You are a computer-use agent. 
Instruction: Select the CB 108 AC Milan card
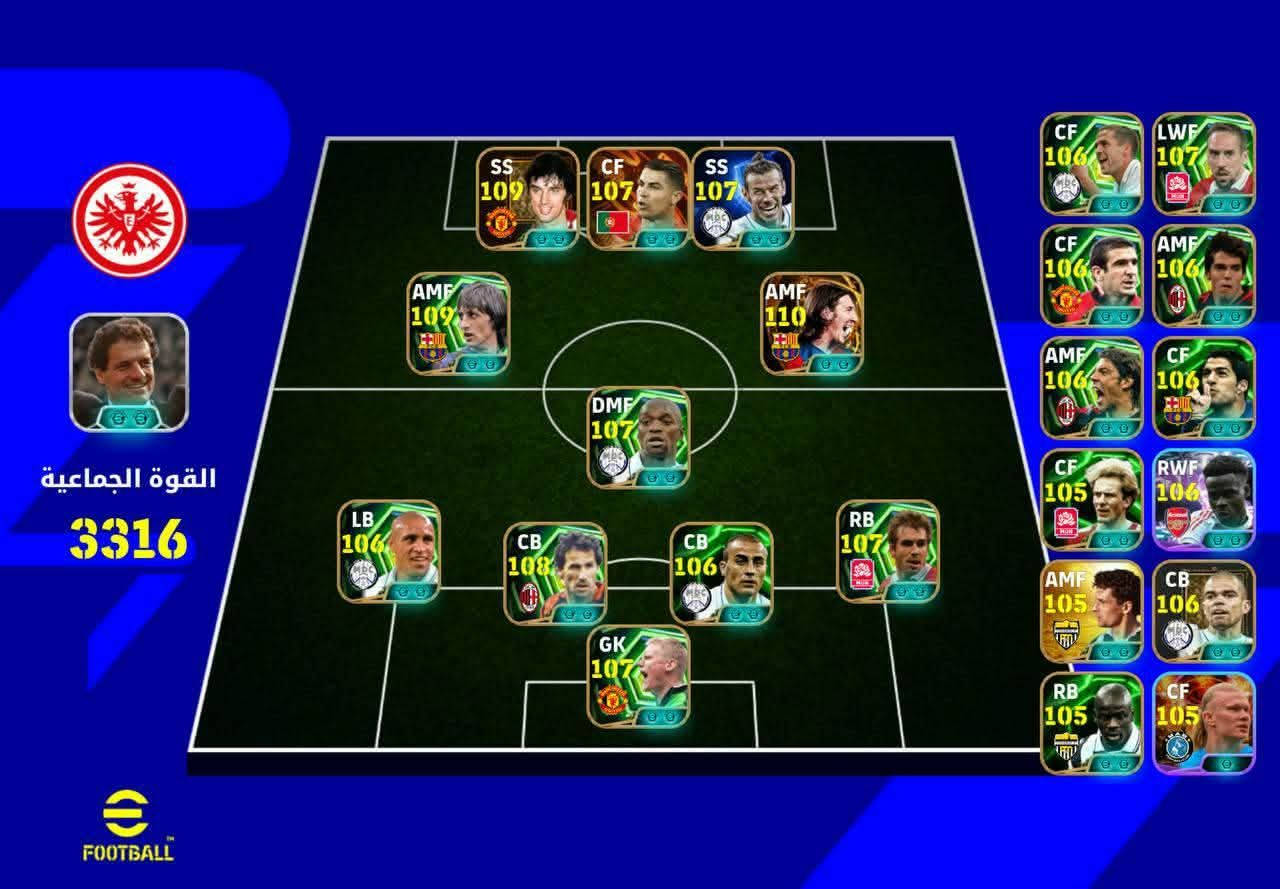pos(555,573)
